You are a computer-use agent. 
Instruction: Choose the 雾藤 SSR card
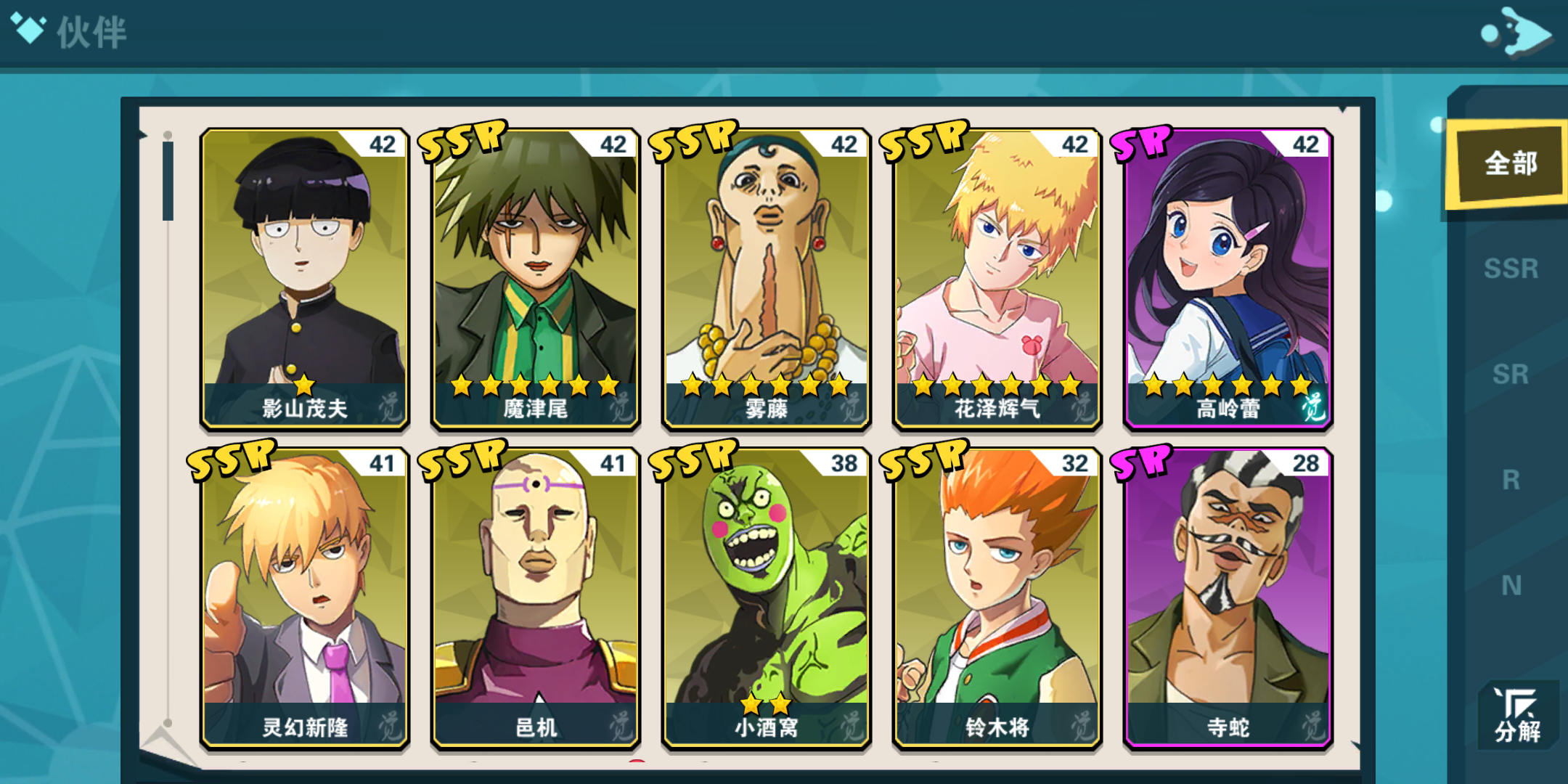coord(767,279)
